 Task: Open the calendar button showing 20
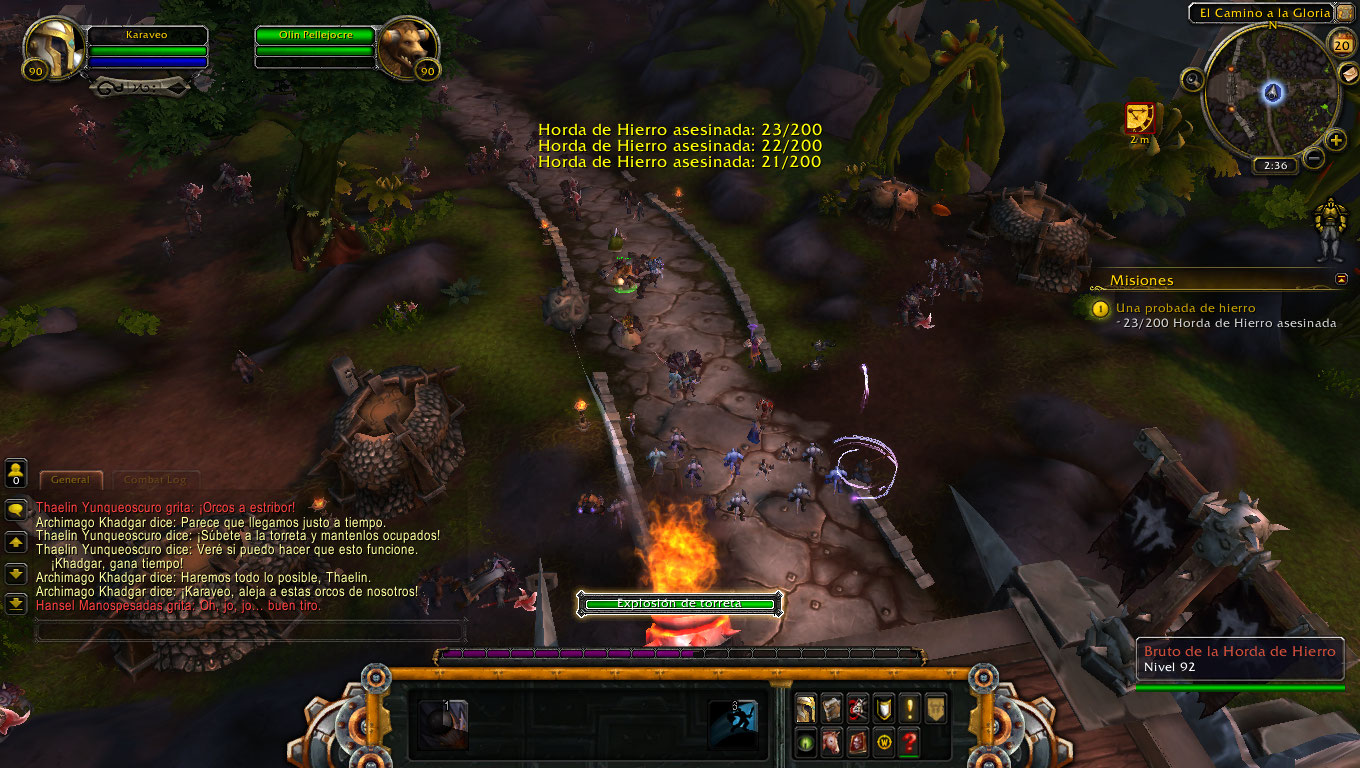coord(1342,42)
